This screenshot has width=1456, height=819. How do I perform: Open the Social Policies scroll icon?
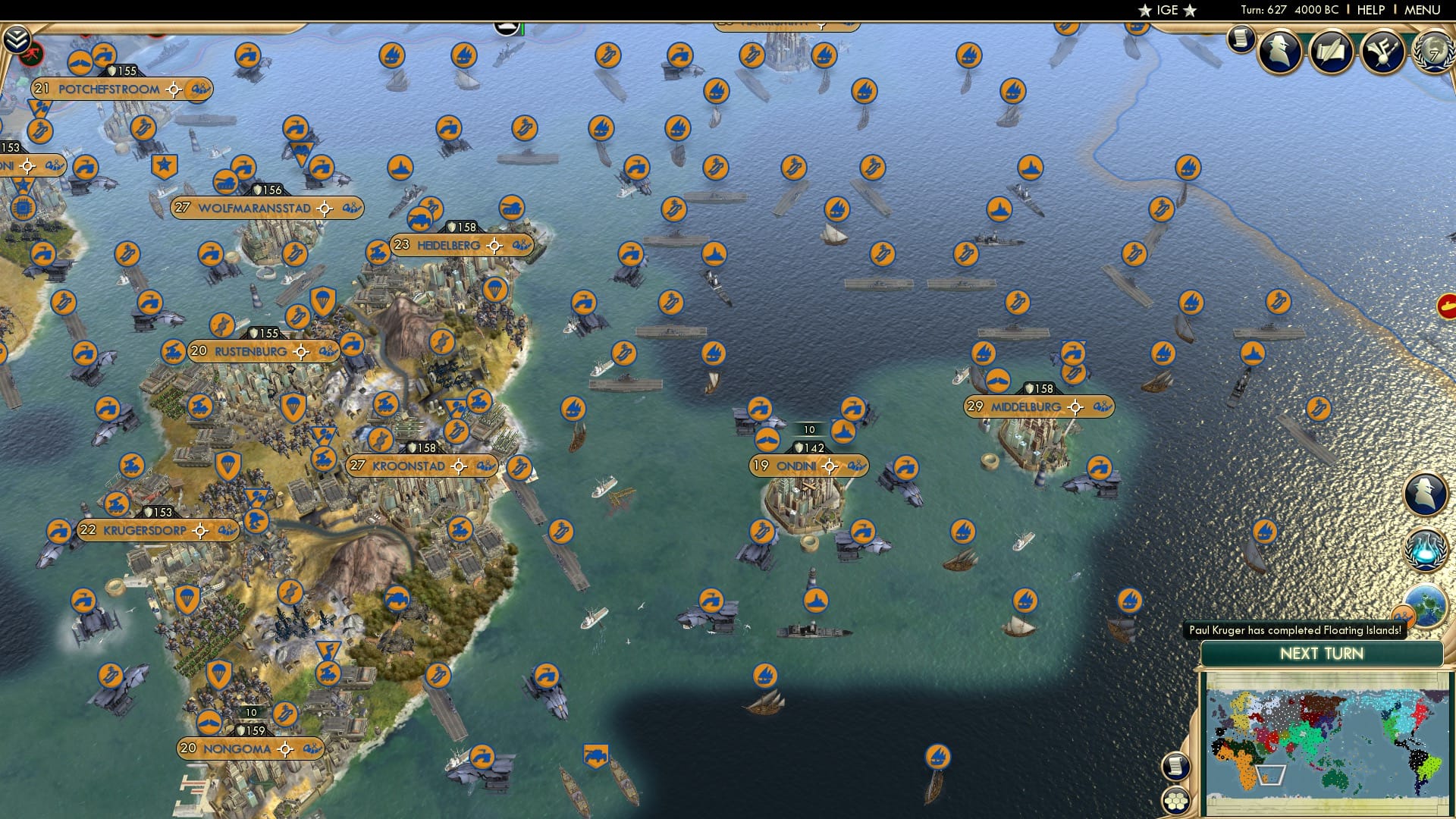pyautogui.click(x=1332, y=53)
